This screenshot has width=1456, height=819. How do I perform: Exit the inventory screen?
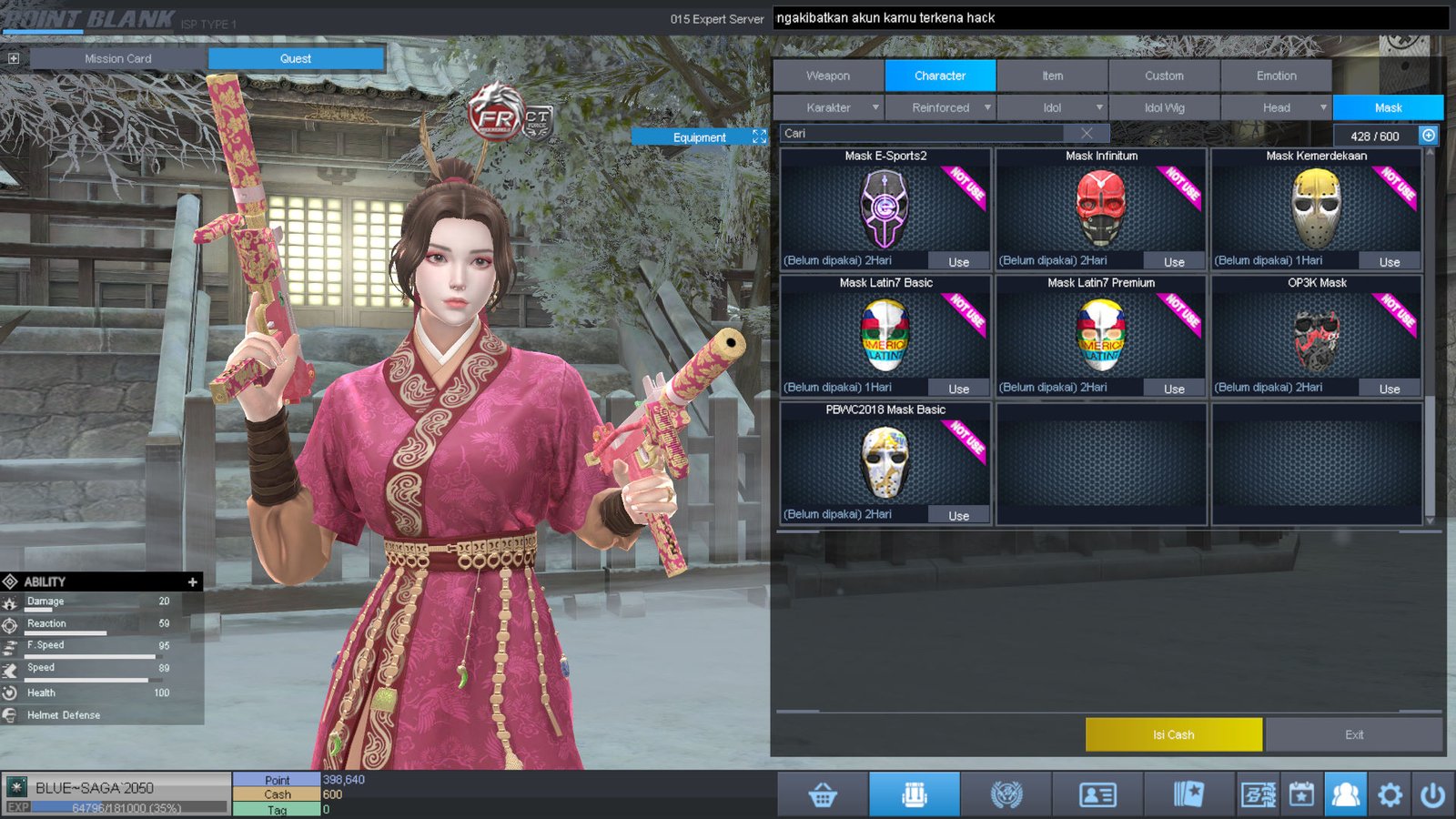point(1353,734)
